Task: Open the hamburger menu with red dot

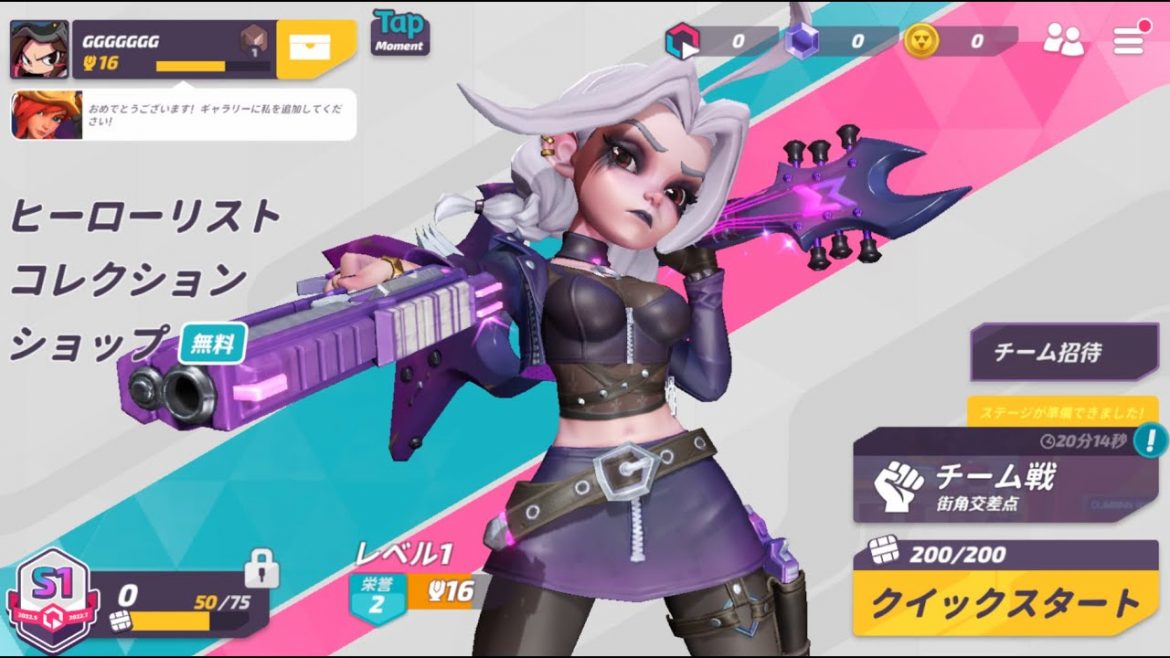Action: 1128,40
